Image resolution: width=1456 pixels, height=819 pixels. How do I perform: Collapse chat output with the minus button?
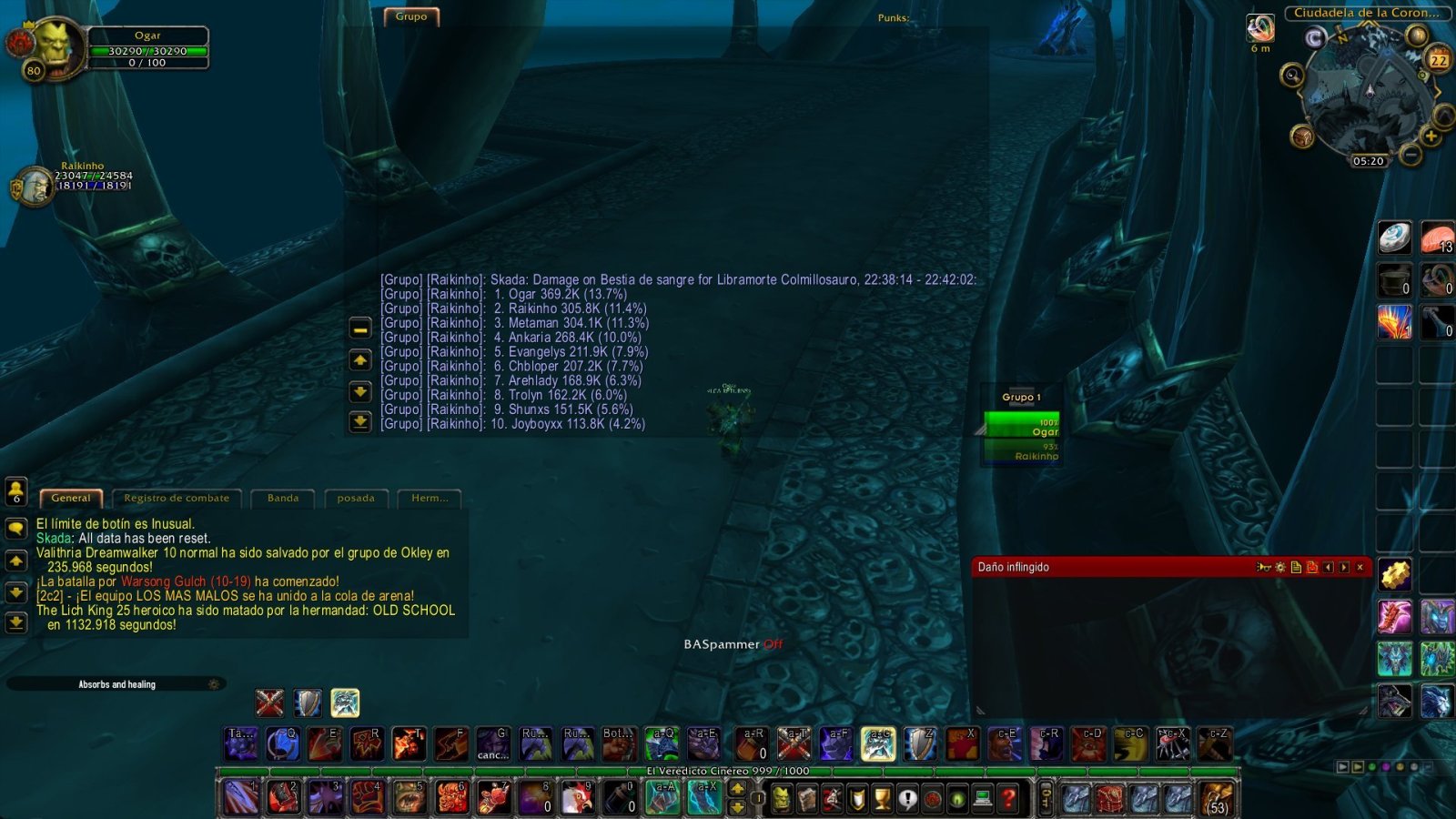360,329
